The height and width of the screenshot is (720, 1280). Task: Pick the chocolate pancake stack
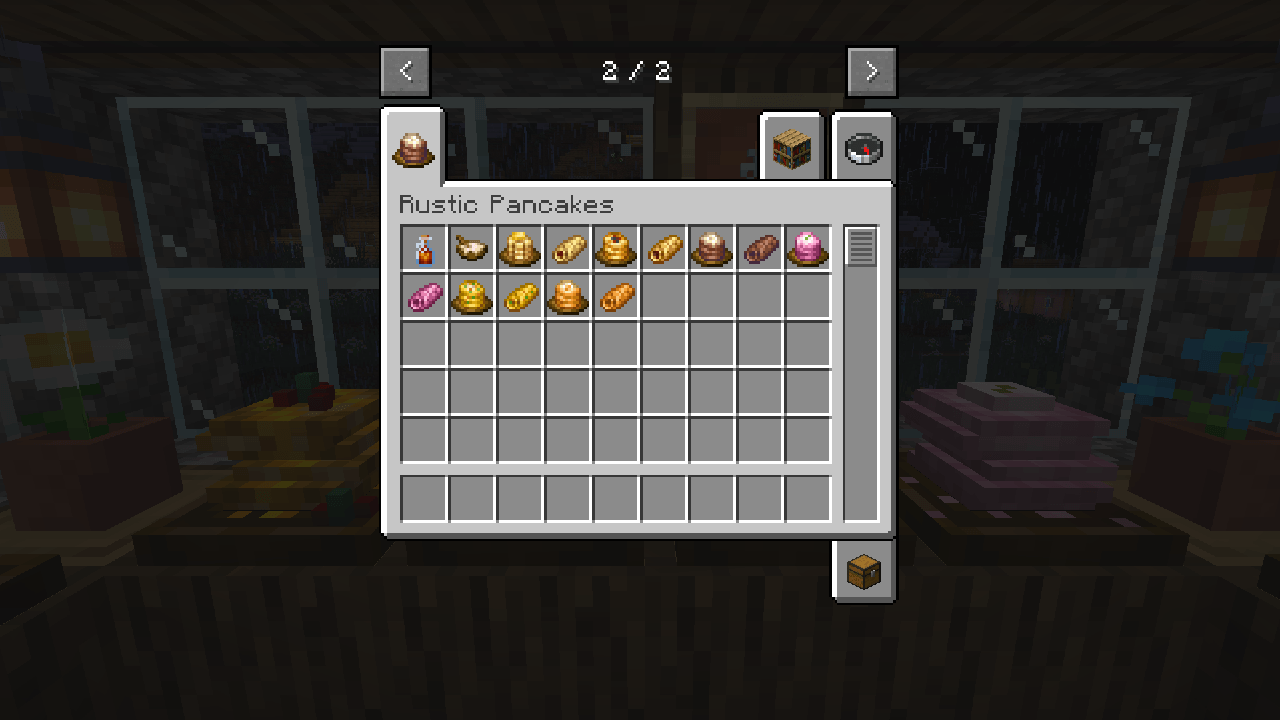click(x=711, y=248)
